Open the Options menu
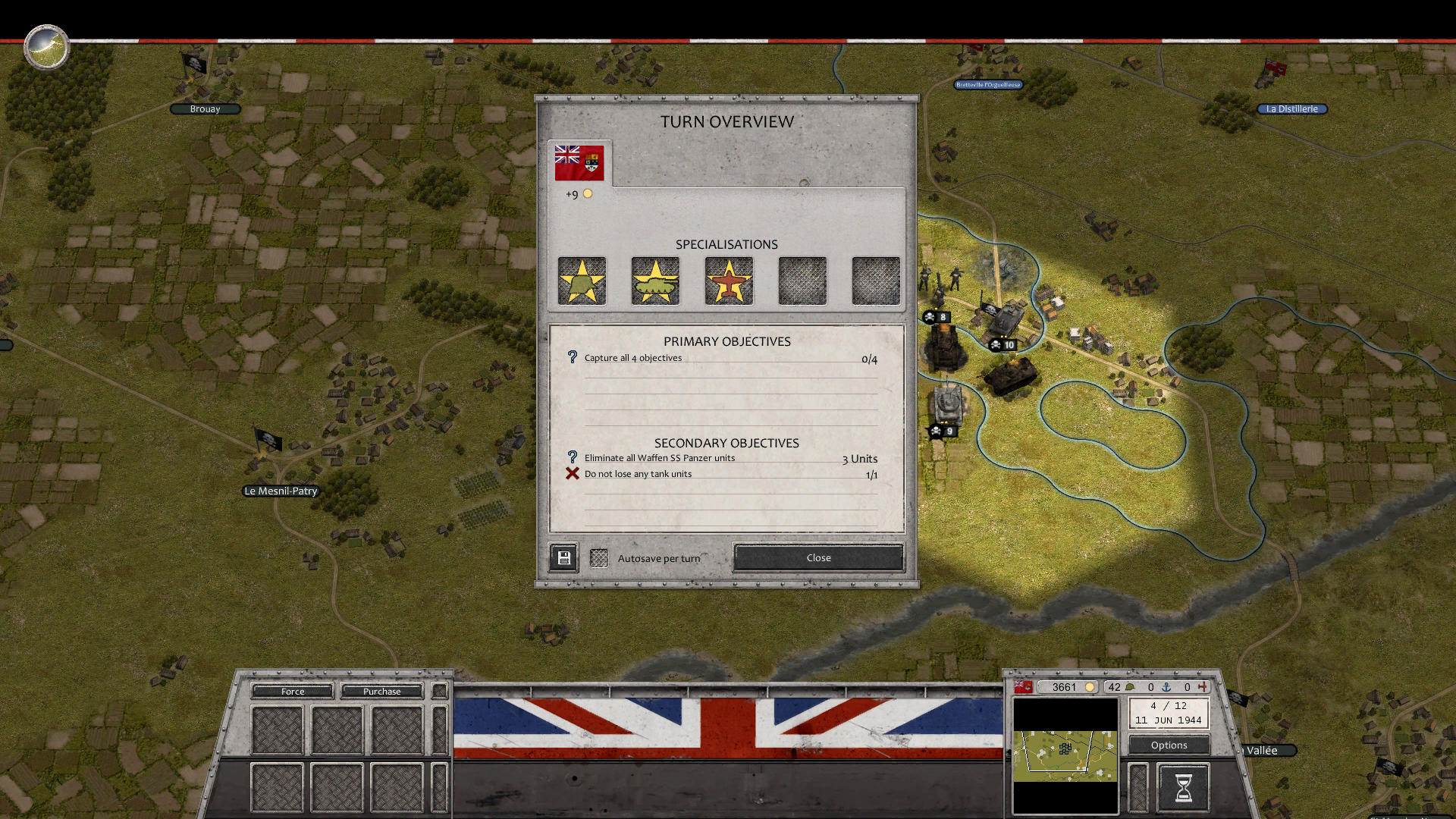The height and width of the screenshot is (819, 1456). [x=1169, y=745]
